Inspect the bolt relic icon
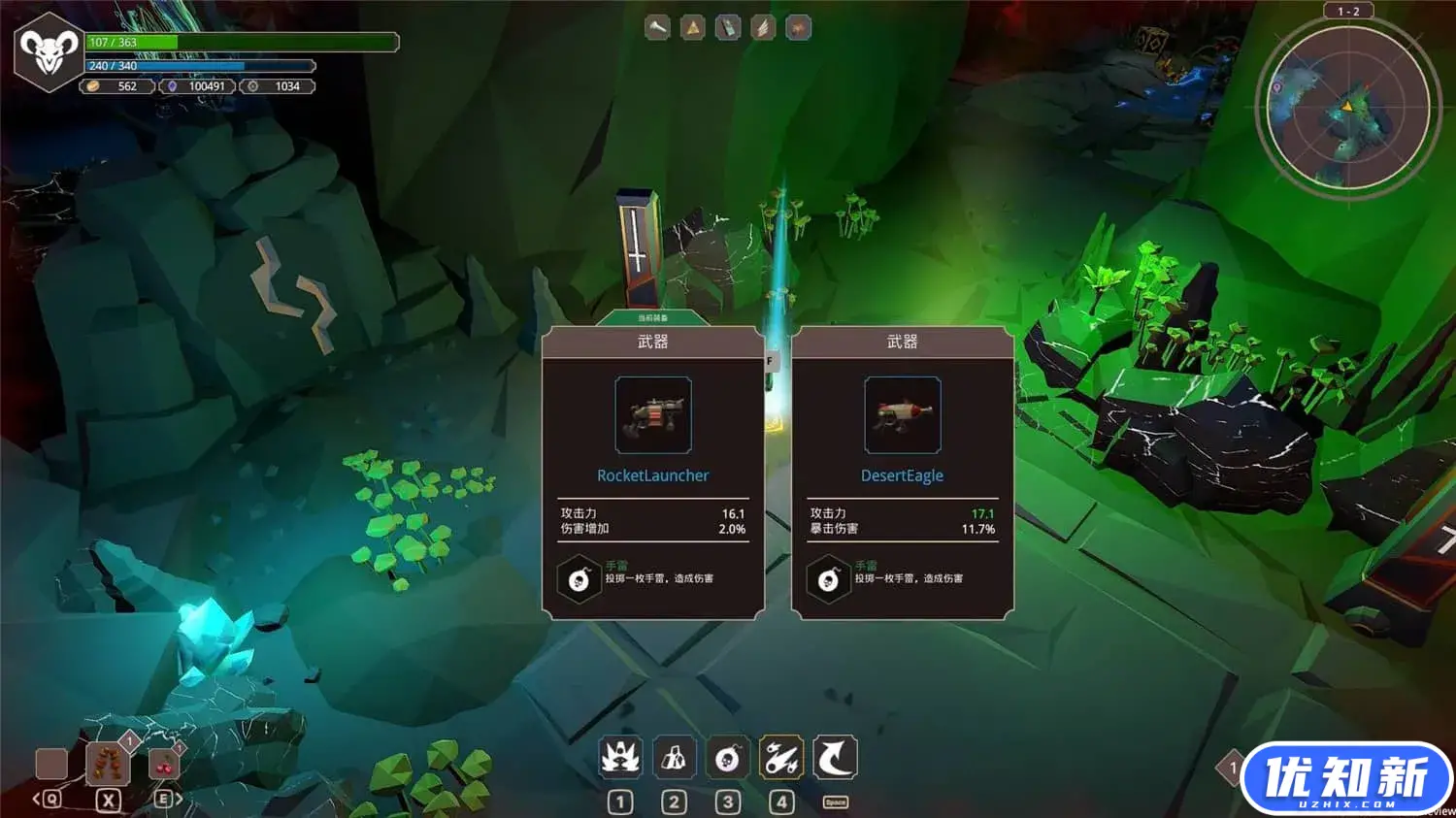The height and width of the screenshot is (818, 1456). [657, 28]
